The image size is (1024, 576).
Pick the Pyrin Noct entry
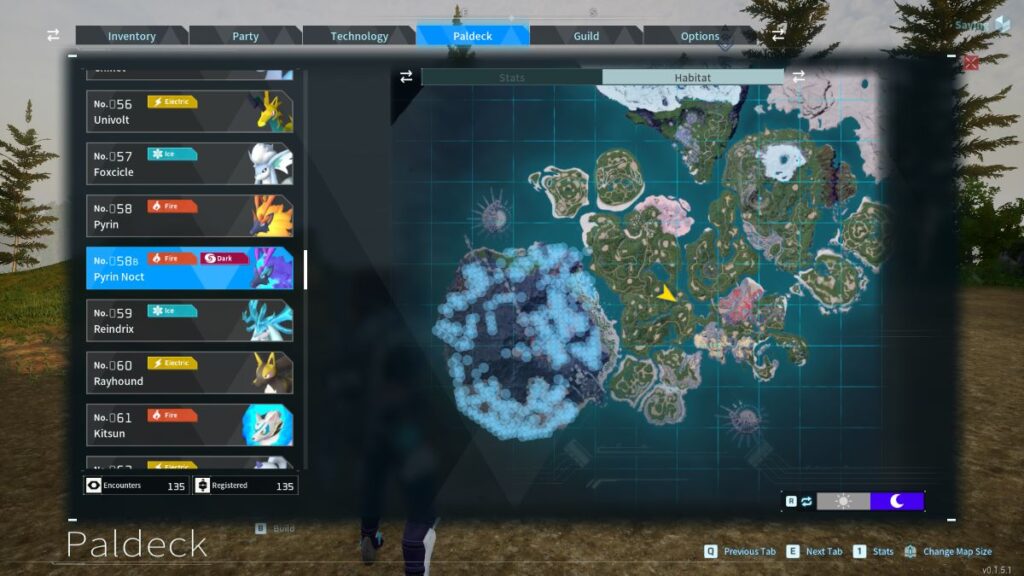point(189,268)
